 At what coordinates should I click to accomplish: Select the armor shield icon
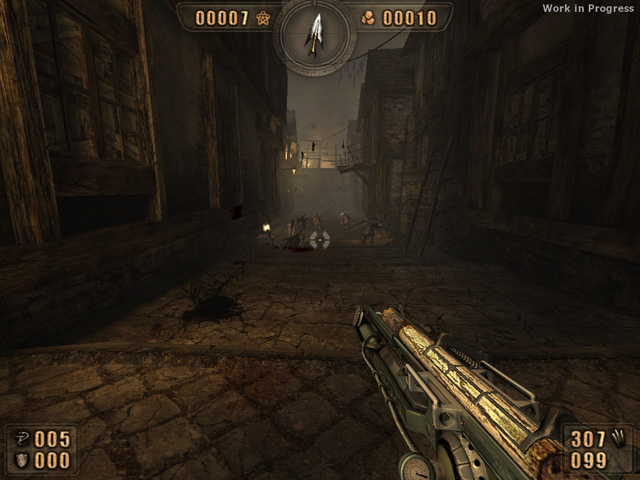pos(21,460)
